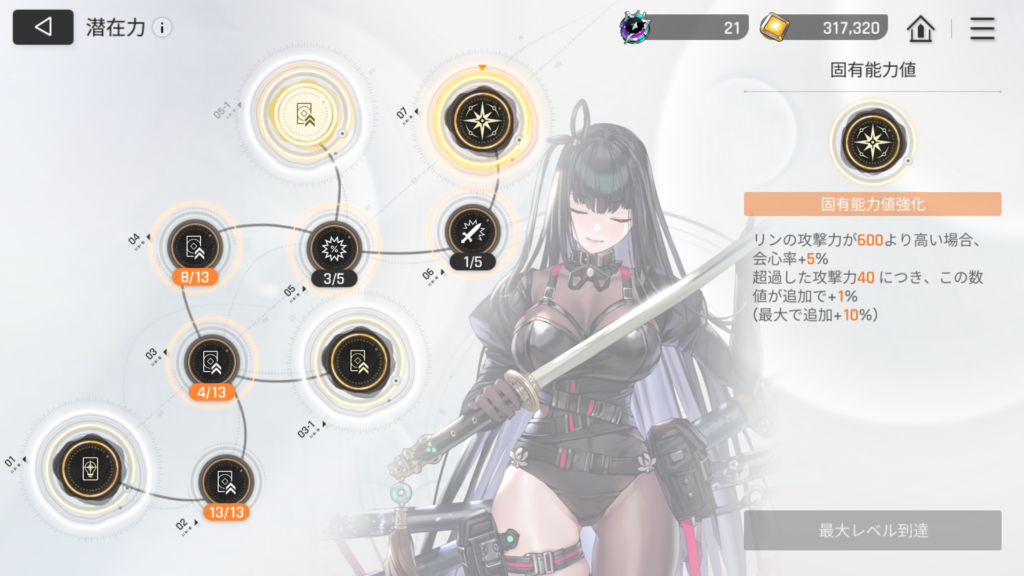Viewport: 1024px width, 576px height.
Task: Click the 固有能力値 detail icon
Action: (871, 141)
